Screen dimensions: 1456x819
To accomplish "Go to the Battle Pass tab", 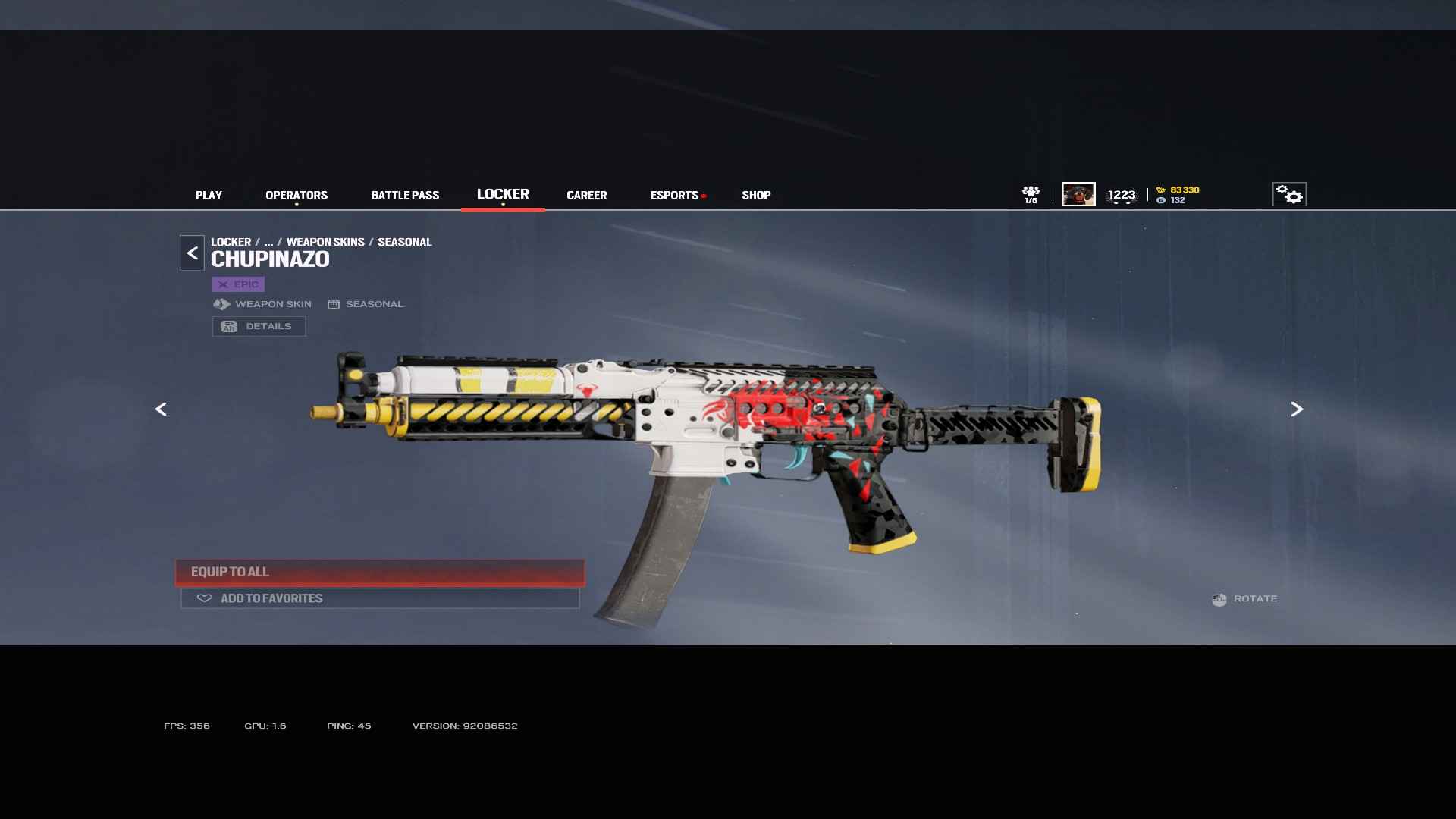I will [x=405, y=195].
